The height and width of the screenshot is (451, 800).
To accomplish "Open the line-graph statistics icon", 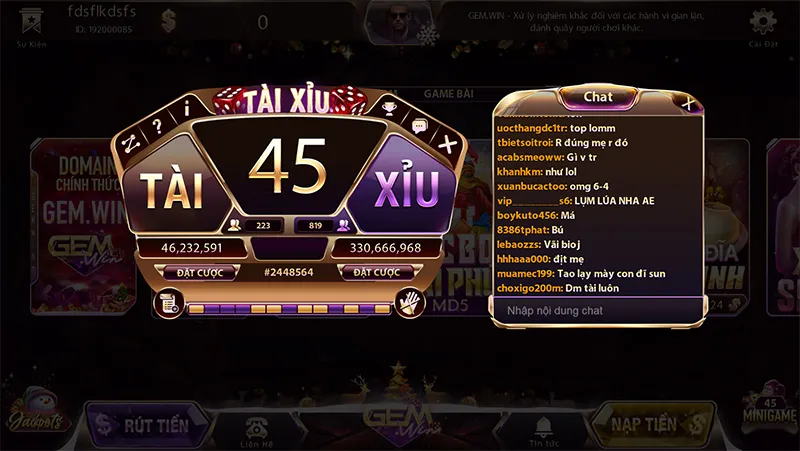I will pos(128,144).
